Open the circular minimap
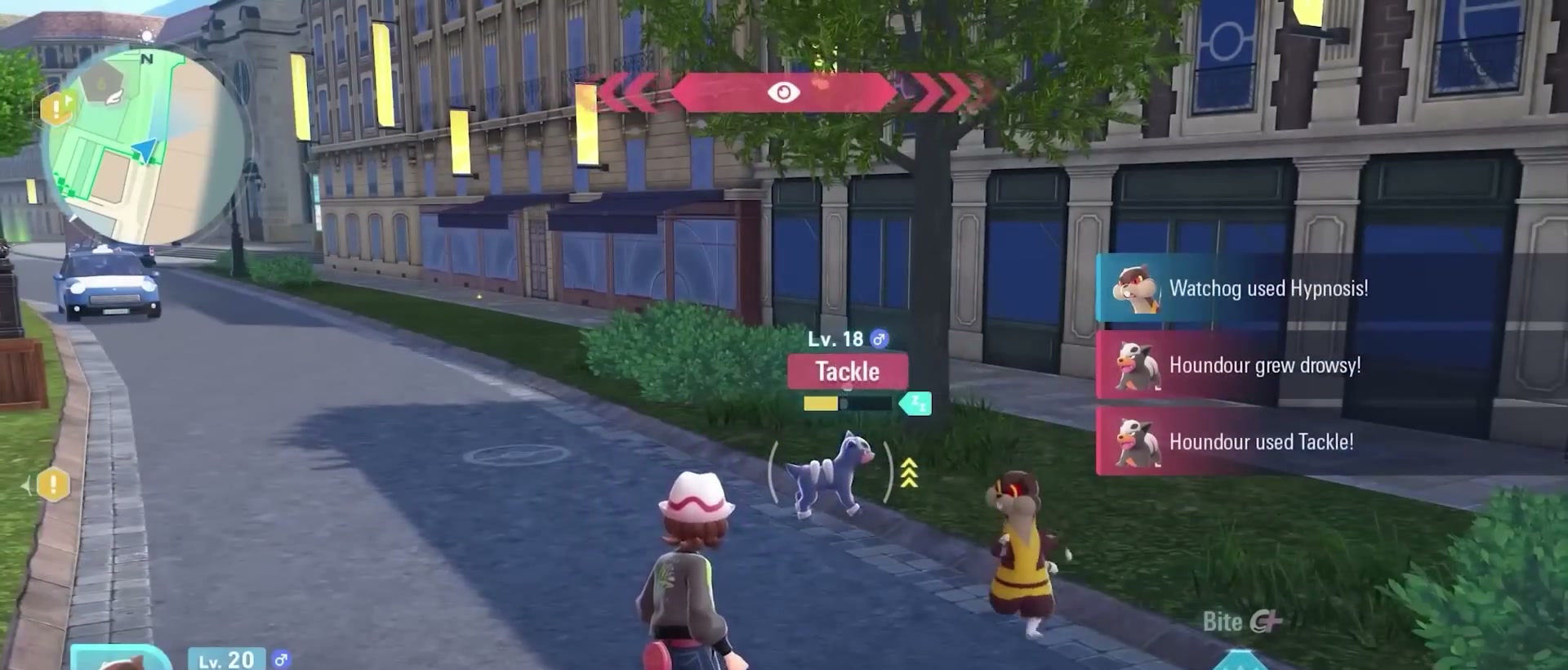Screen dimensions: 1568x670 point(147,147)
